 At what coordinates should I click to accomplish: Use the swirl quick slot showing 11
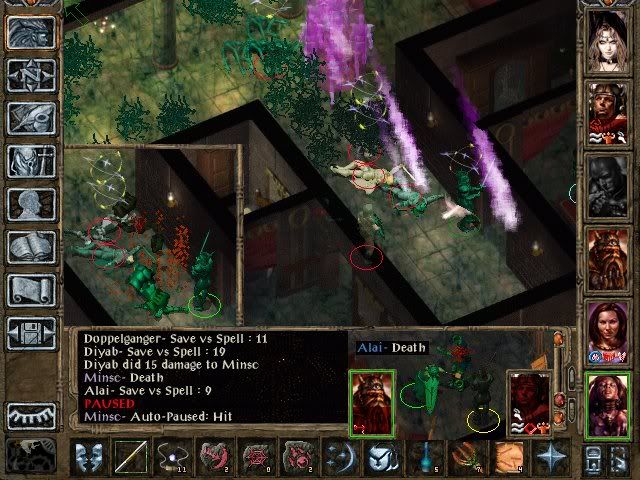pyautogui.click(x=172, y=459)
